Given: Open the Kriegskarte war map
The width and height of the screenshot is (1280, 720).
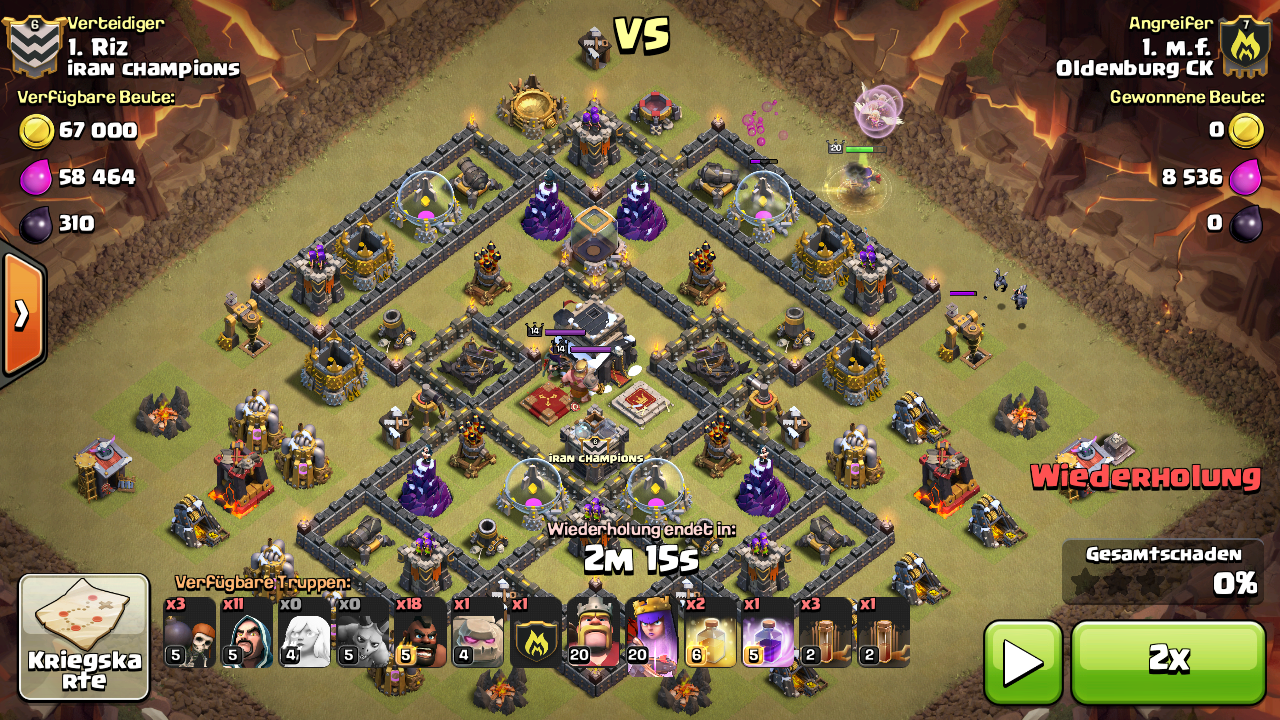Looking at the screenshot, I should pos(84,637).
